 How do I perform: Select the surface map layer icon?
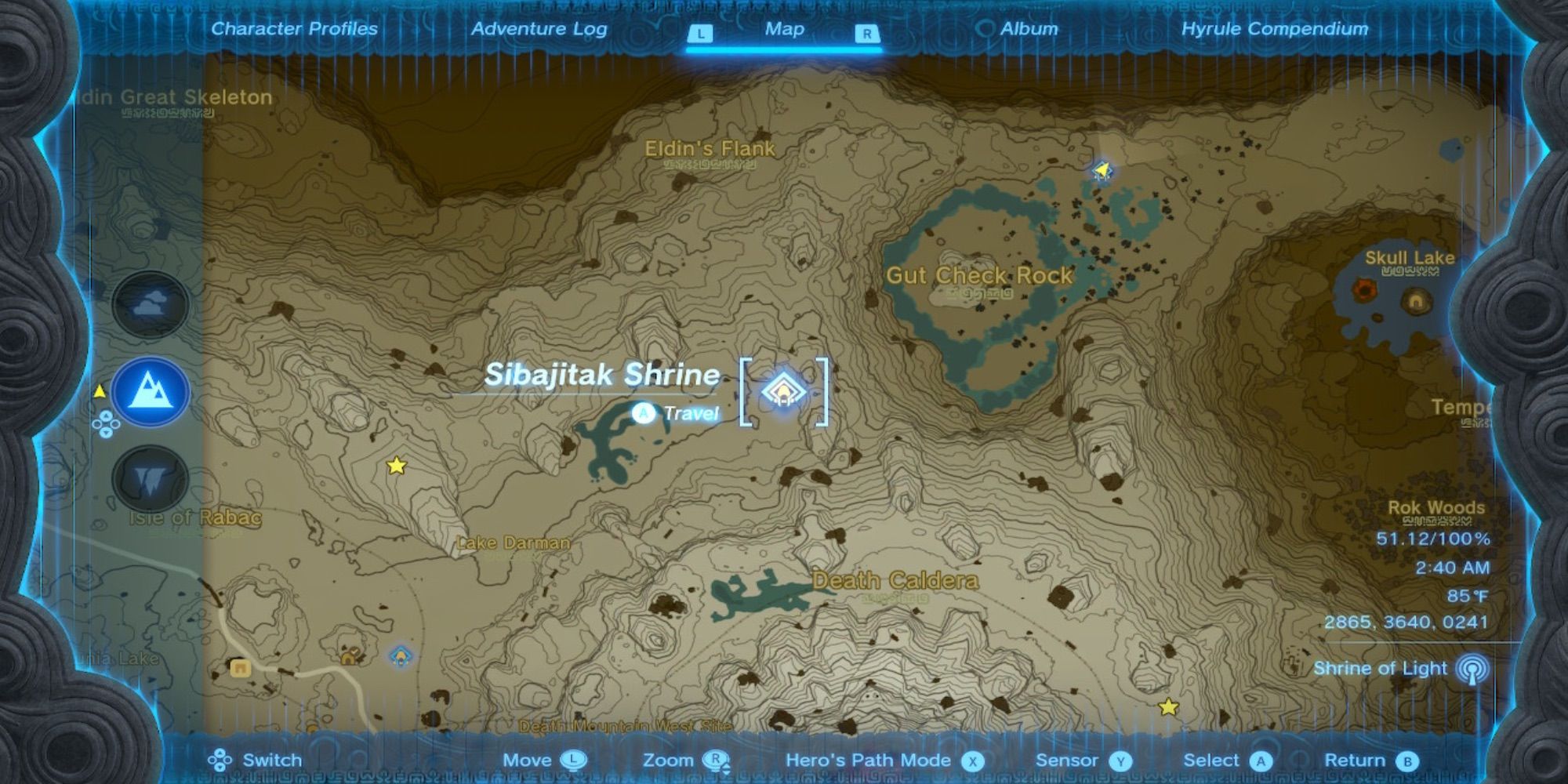[x=151, y=391]
